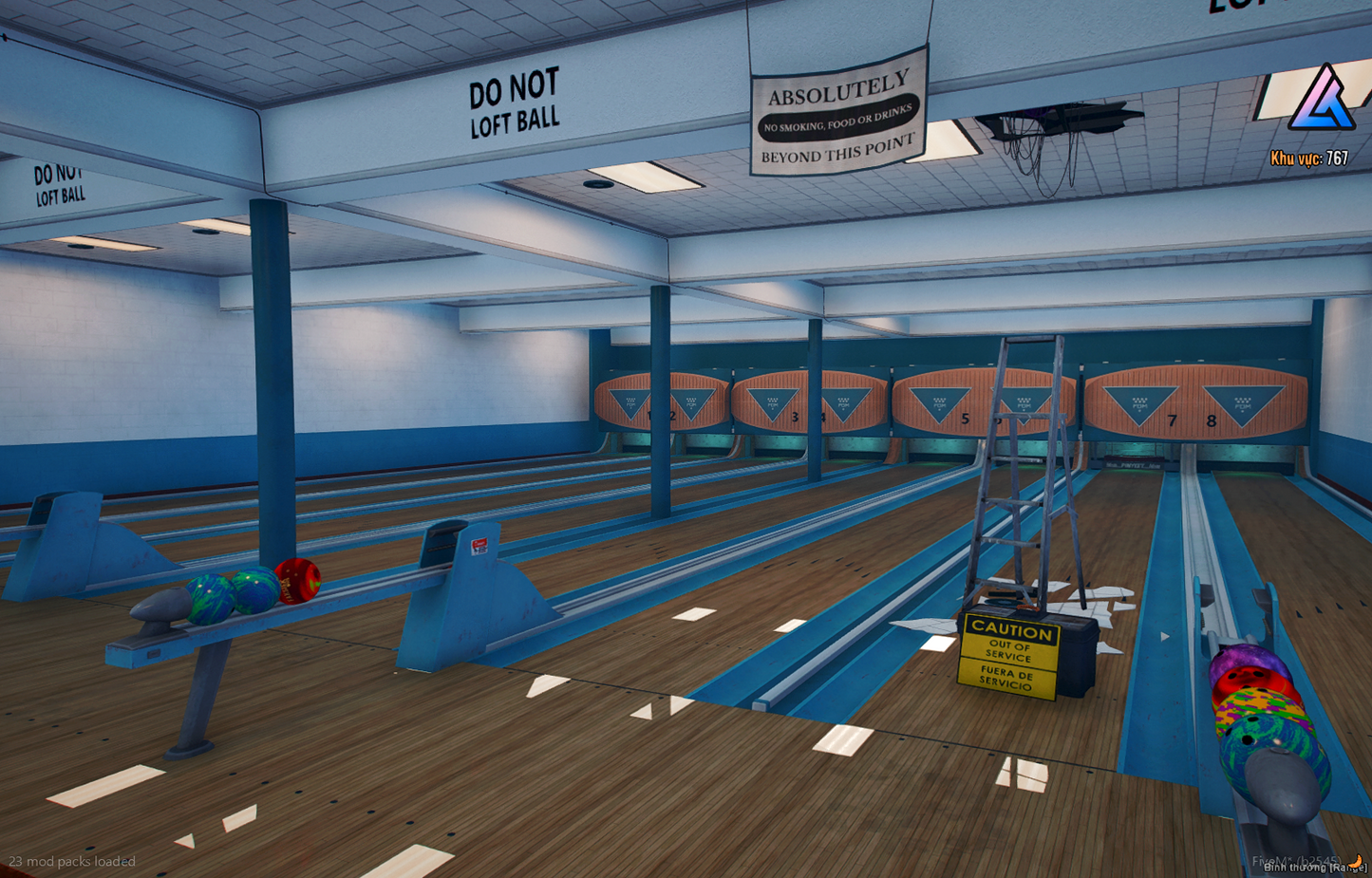
Task: Click the 'Khu vực: 767' zone indicator
Action: (1310, 157)
